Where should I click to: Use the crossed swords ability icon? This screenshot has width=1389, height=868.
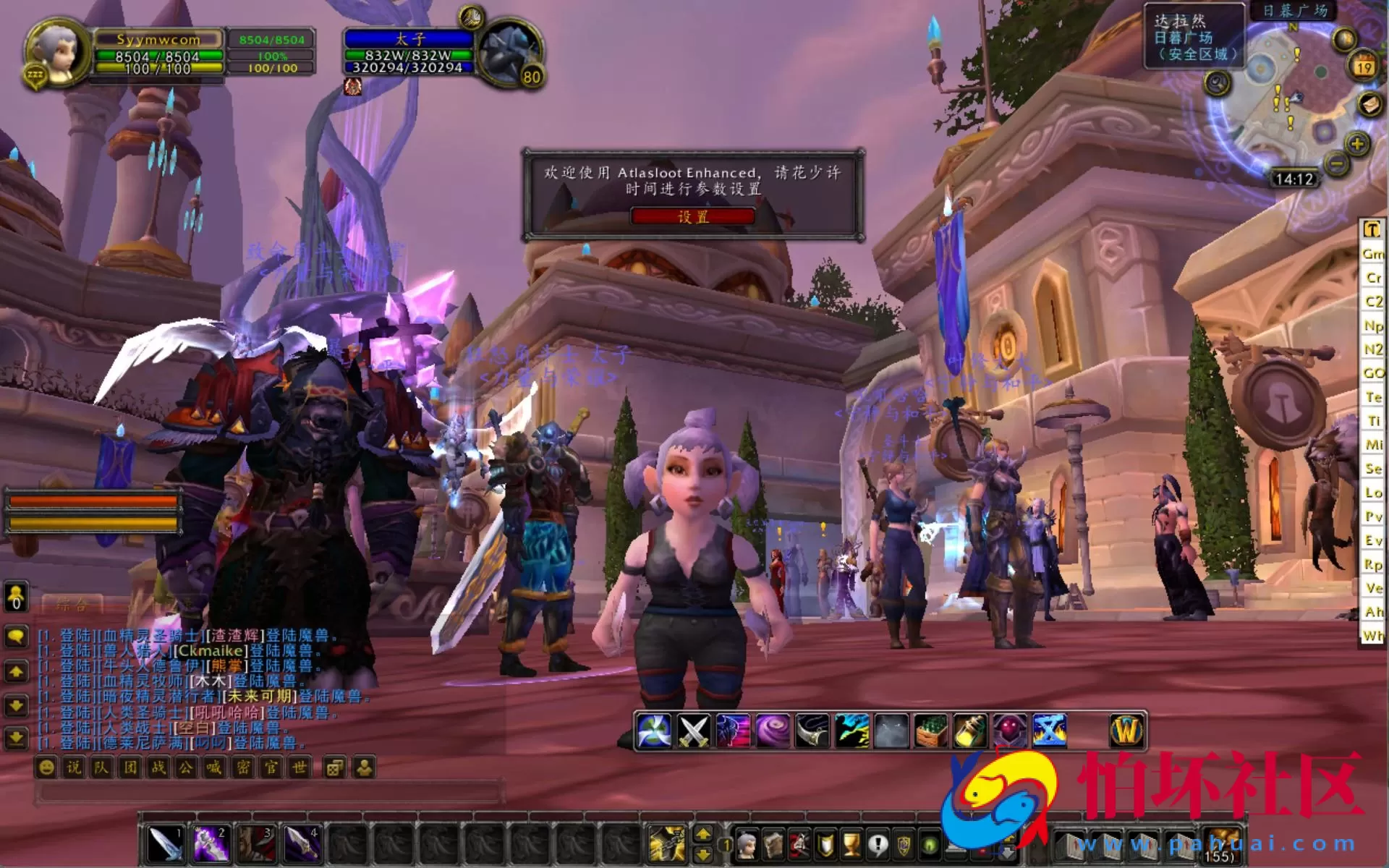(693, 731)
